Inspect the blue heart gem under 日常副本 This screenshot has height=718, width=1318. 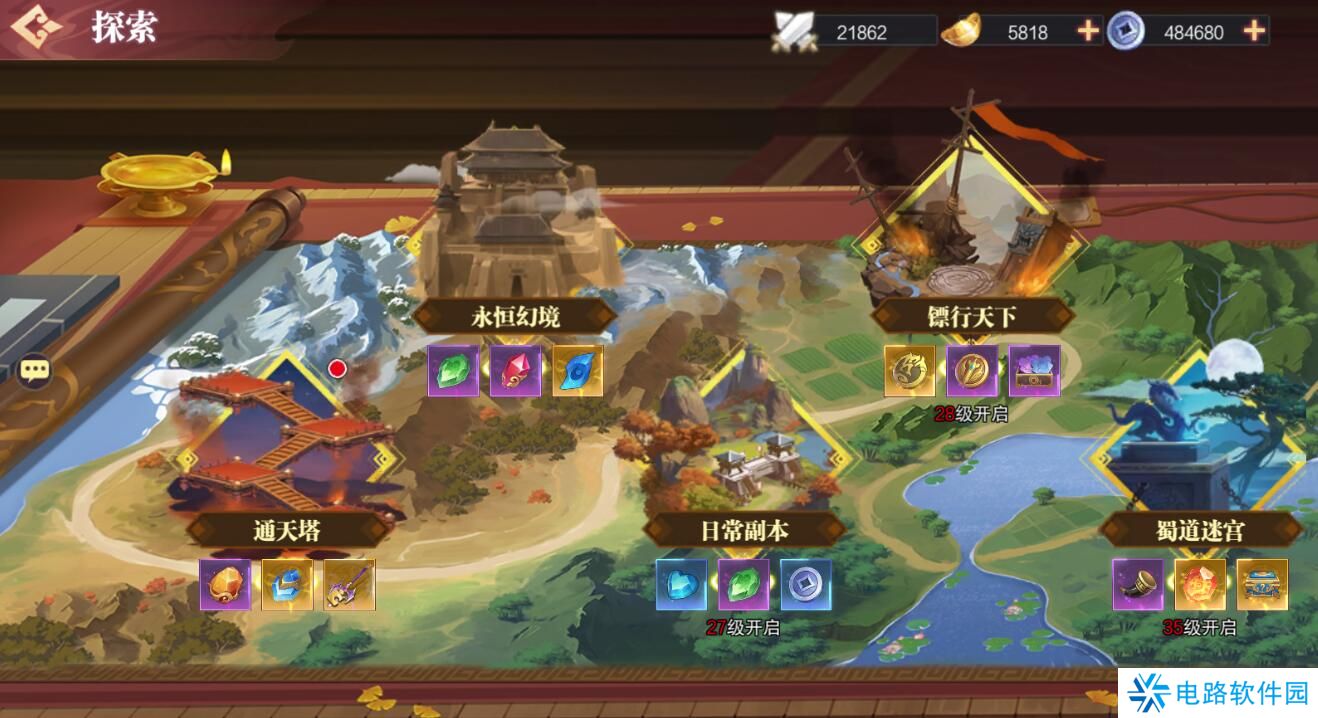pos(682,585)
